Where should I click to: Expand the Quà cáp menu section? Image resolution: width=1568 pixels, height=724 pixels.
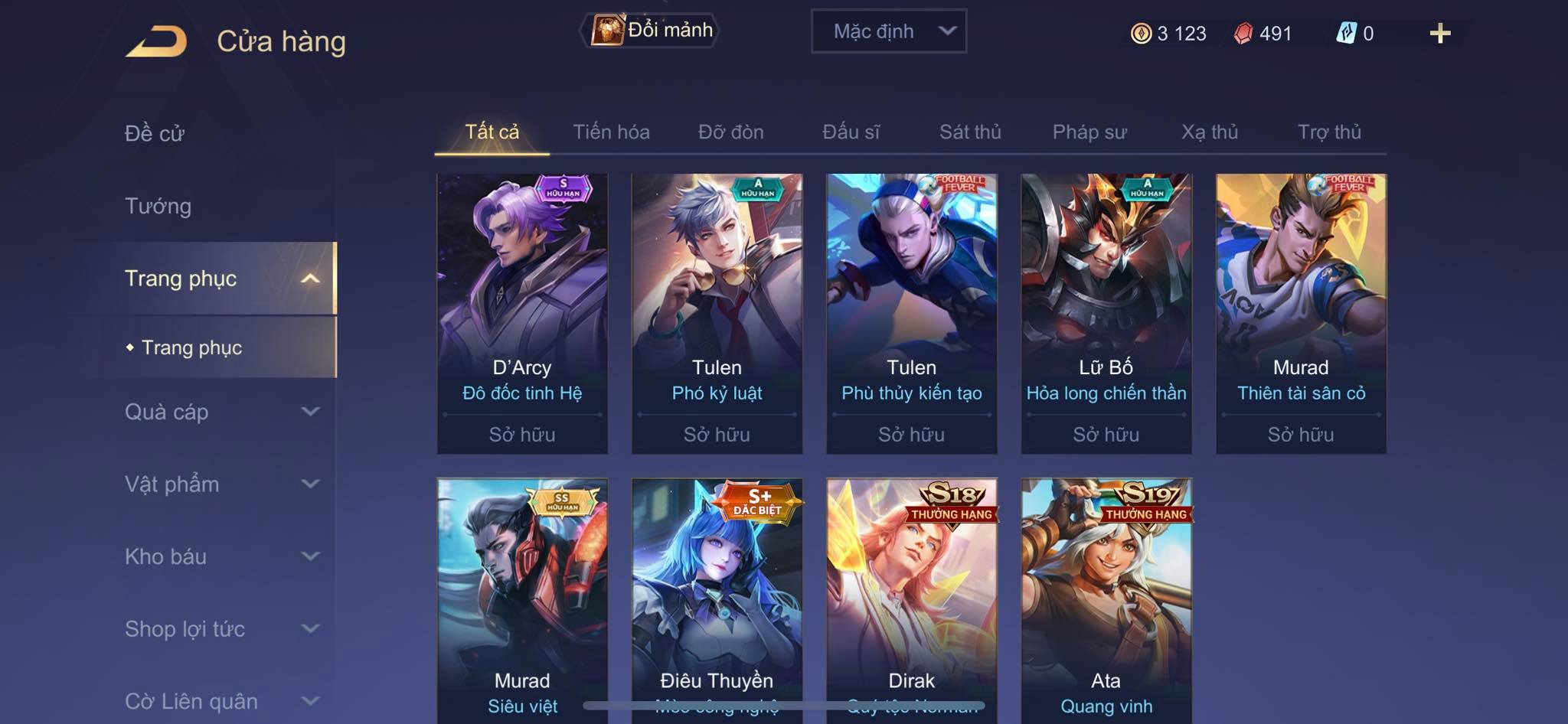click(220, 412)
